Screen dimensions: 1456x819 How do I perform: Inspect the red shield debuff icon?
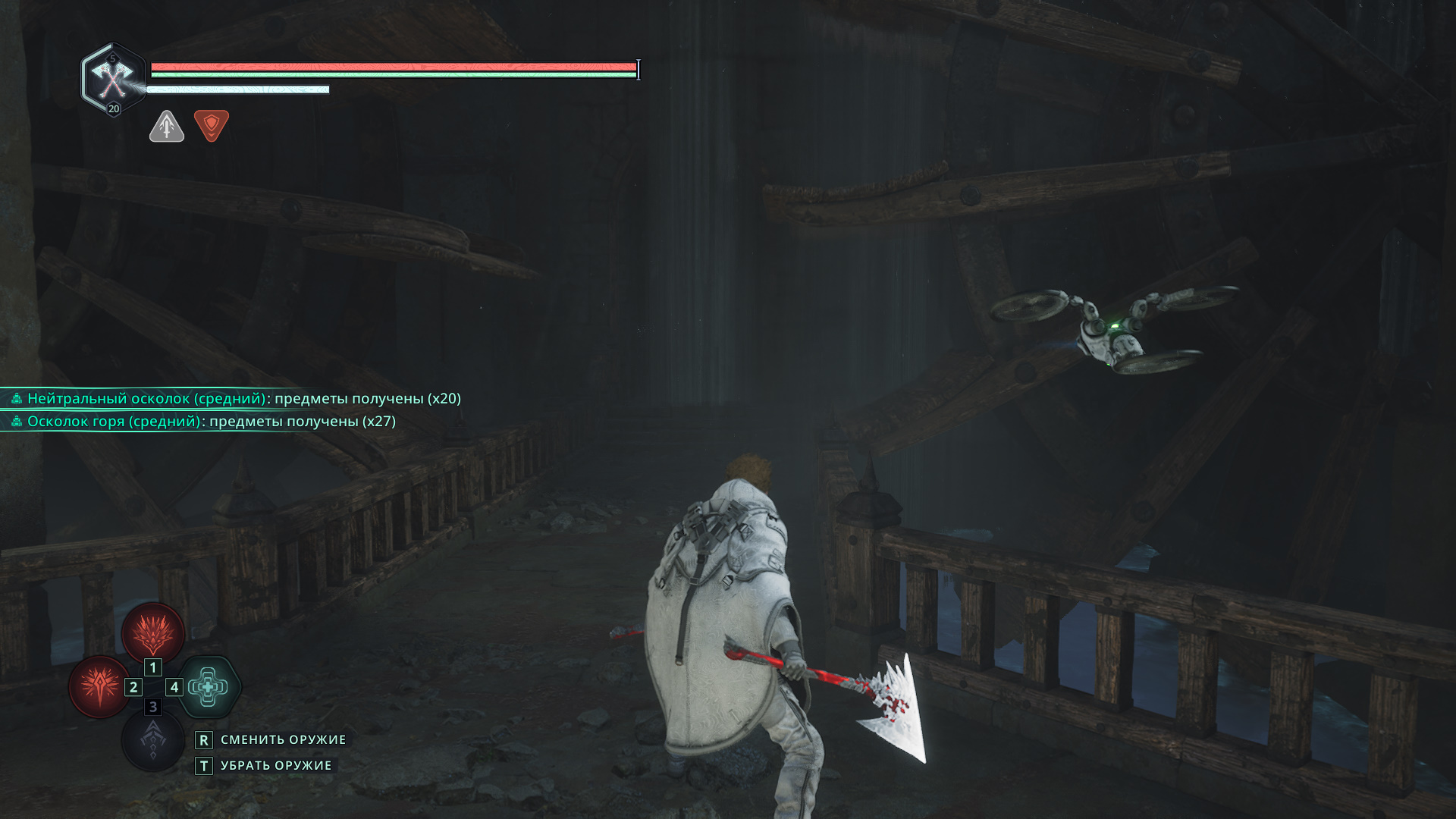click(x=212, y=125)
